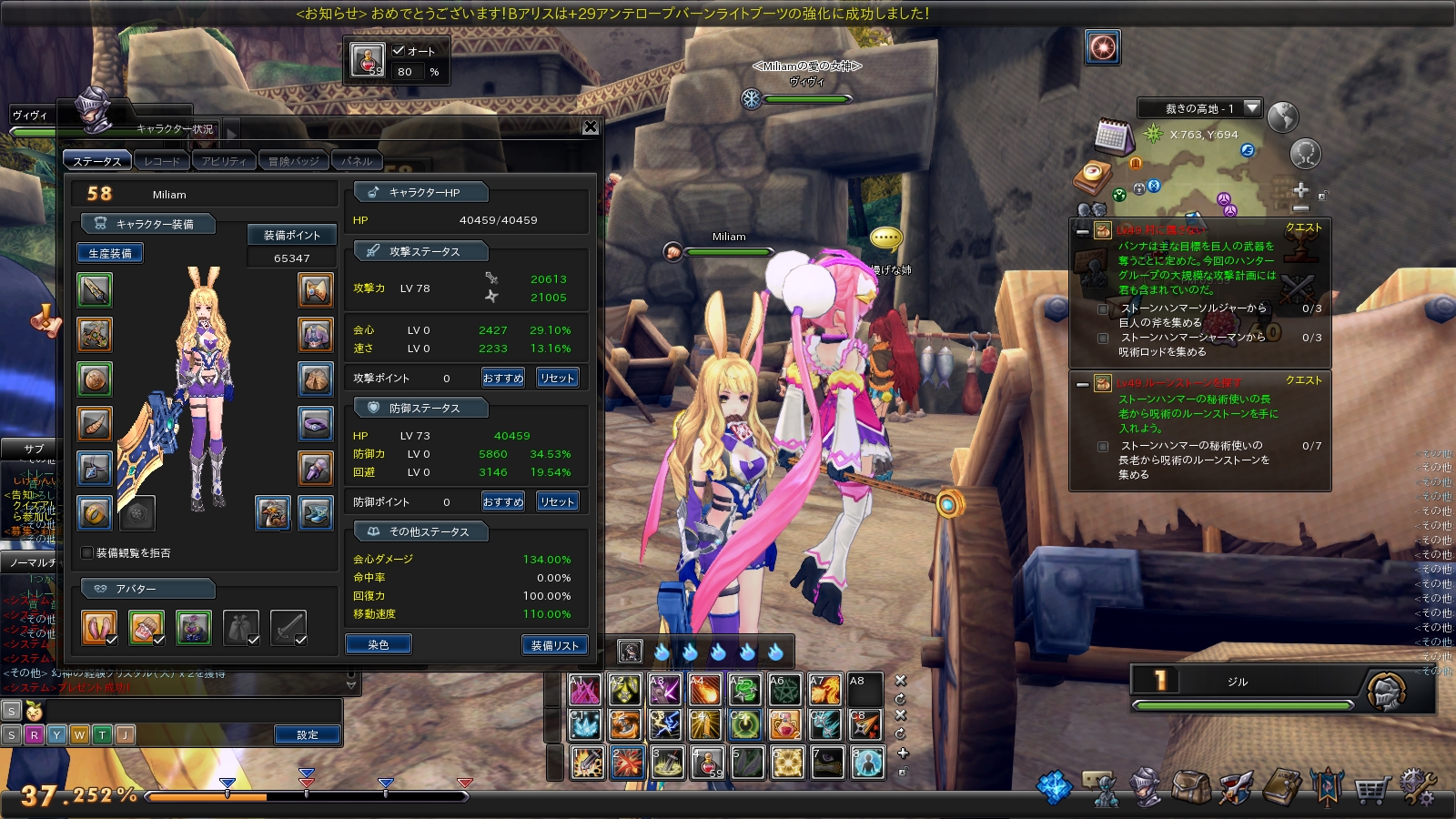Close the character status window

(590, 127)
